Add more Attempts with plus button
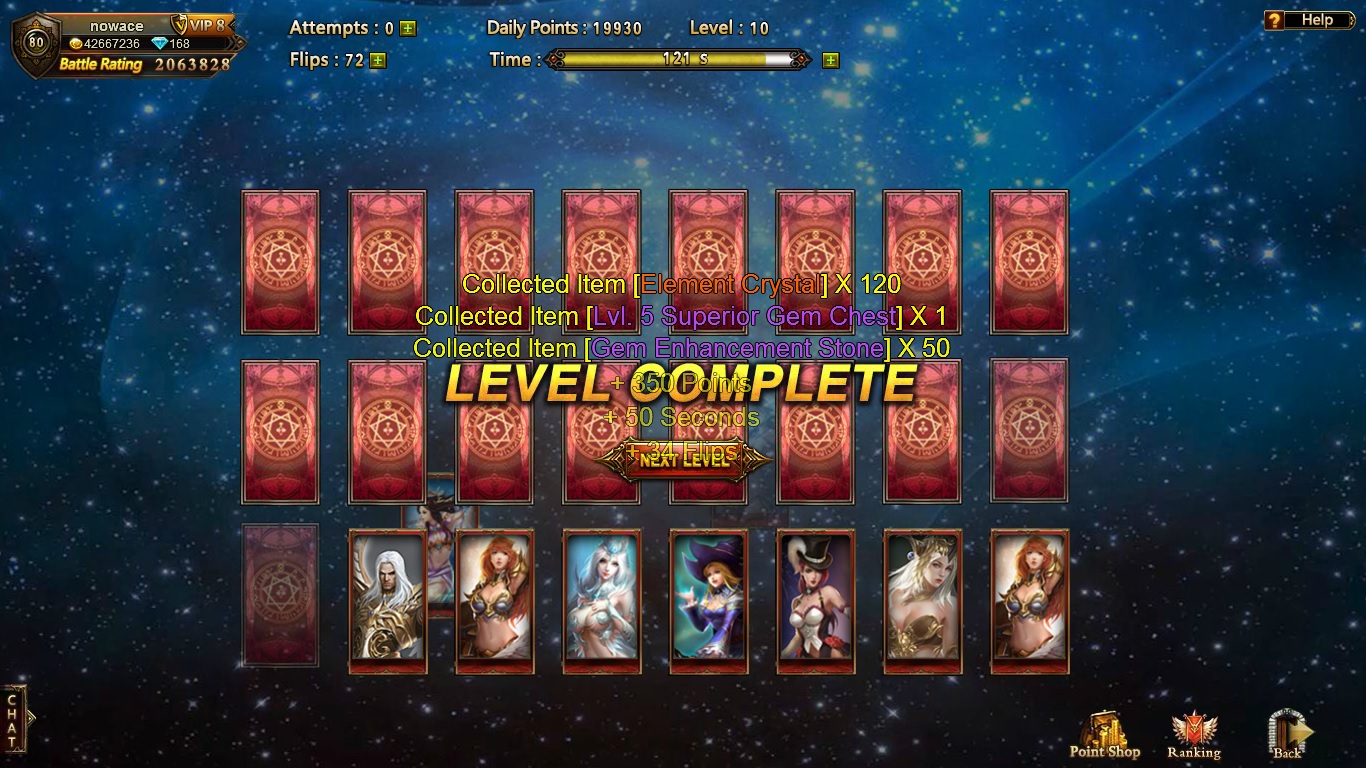The image size is (1366, 768). tap(408, 29)
